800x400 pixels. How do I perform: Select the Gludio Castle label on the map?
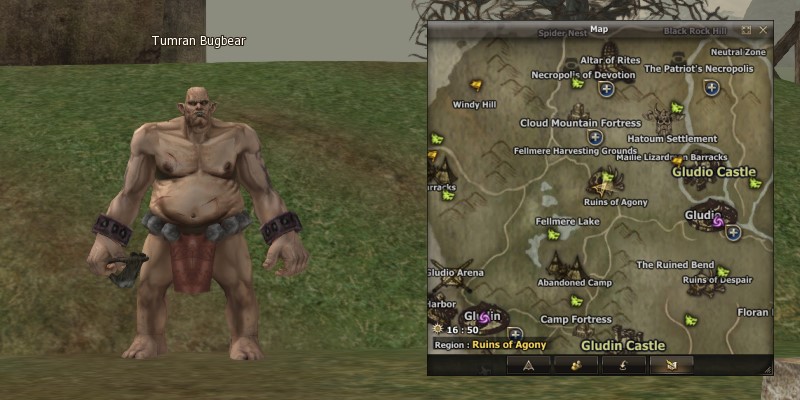(714, 172)
